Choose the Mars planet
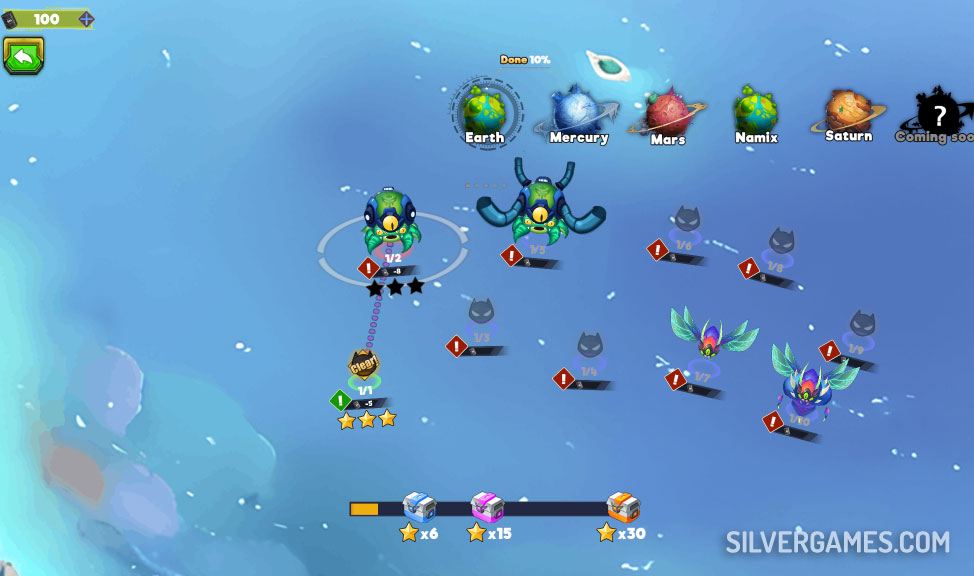 pyautogui.click(x=666, y=112)
